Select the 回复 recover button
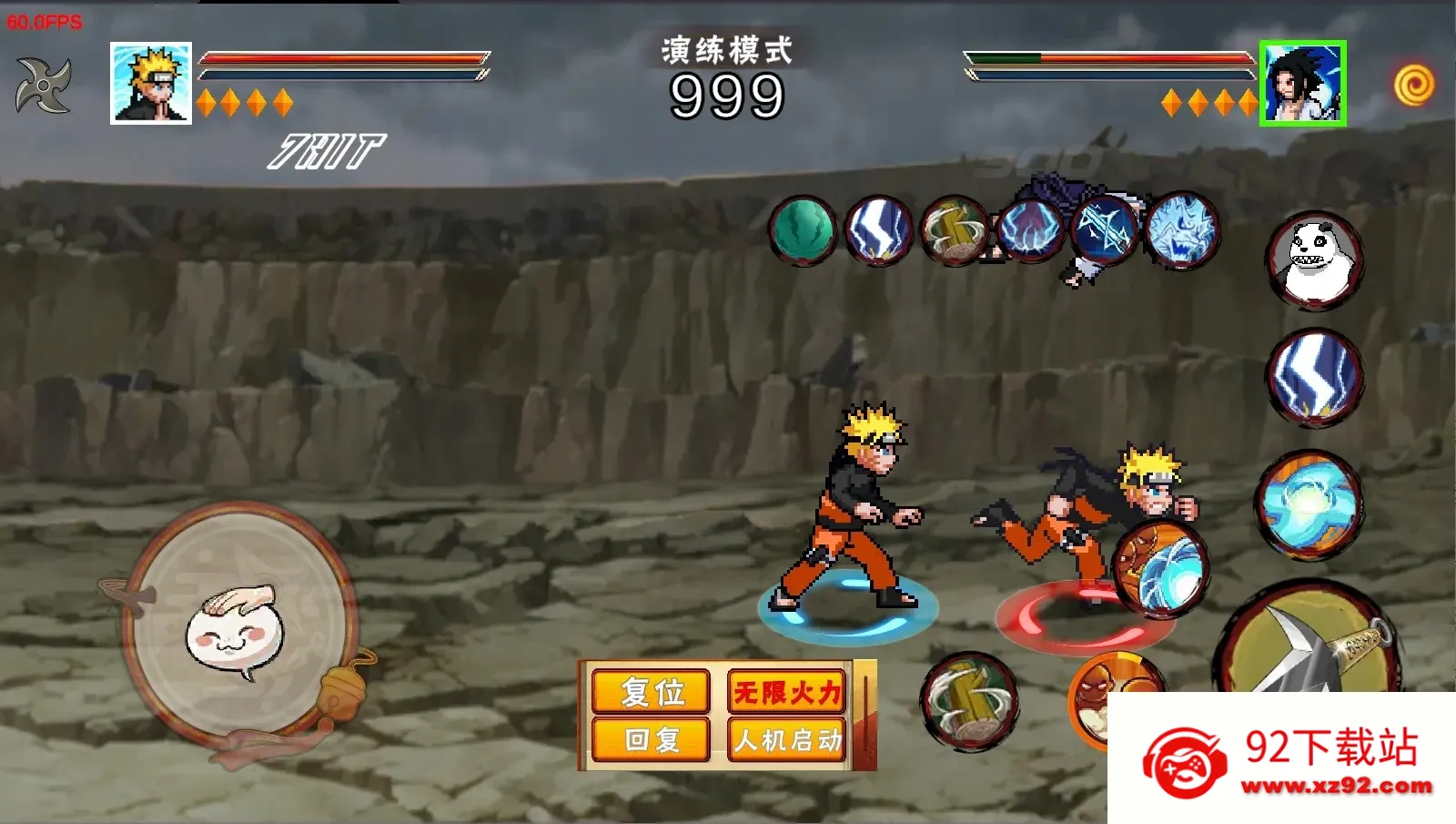Screen dimensions: 1456x824 [651, 739]
